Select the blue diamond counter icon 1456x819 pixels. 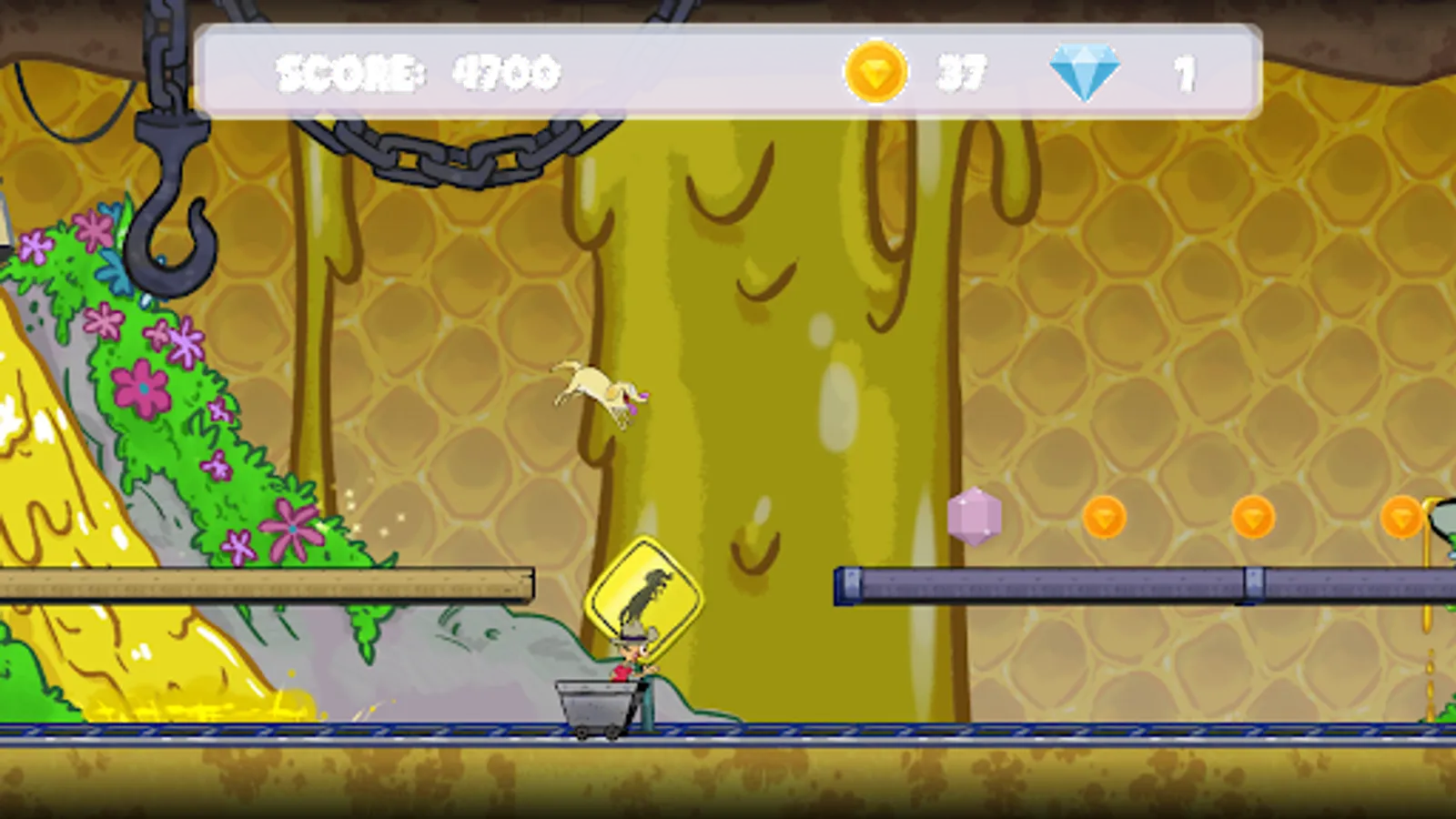click(1086, 71)
